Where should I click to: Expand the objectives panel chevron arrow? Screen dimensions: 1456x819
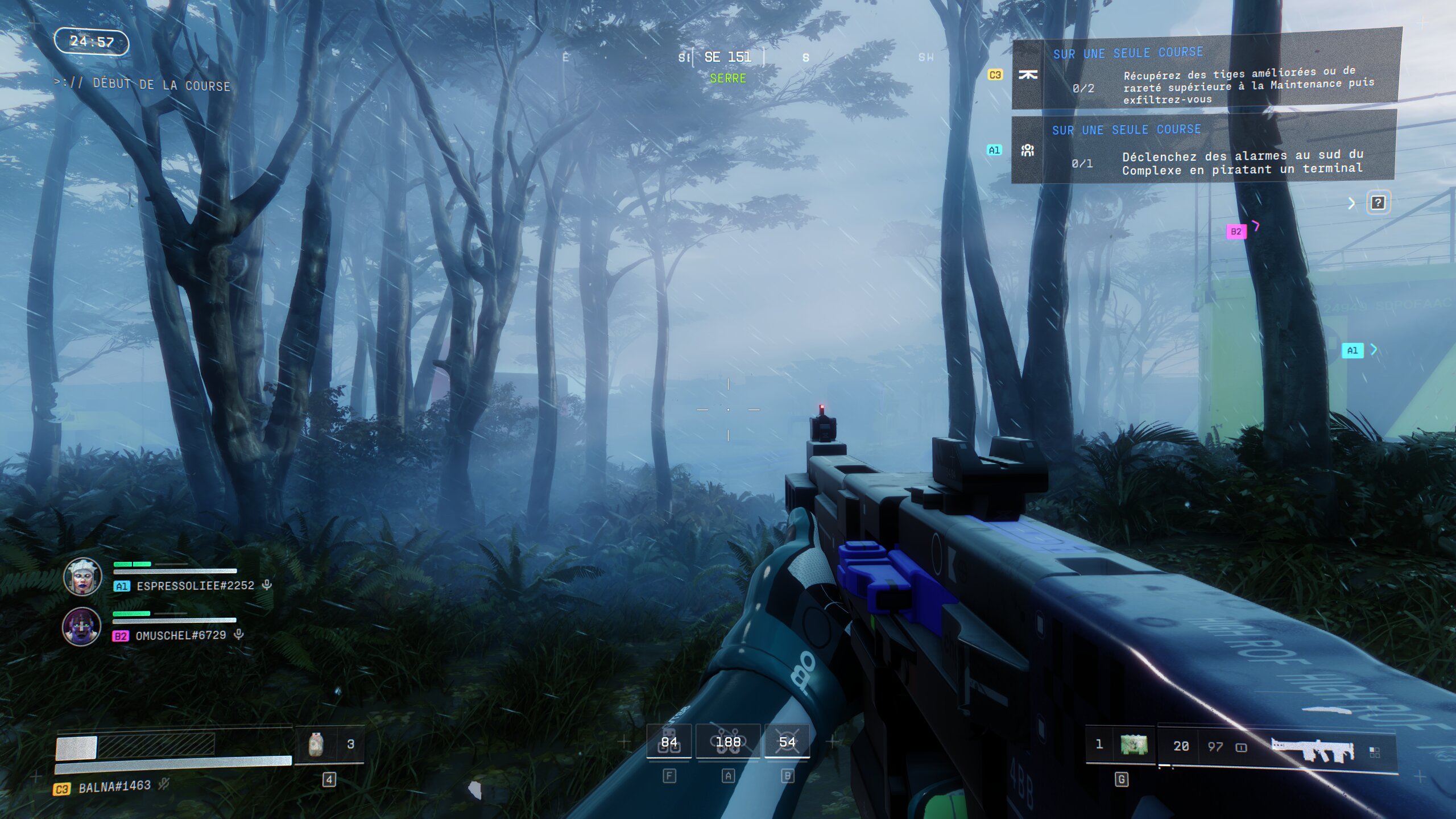[x=1352, y=204]
